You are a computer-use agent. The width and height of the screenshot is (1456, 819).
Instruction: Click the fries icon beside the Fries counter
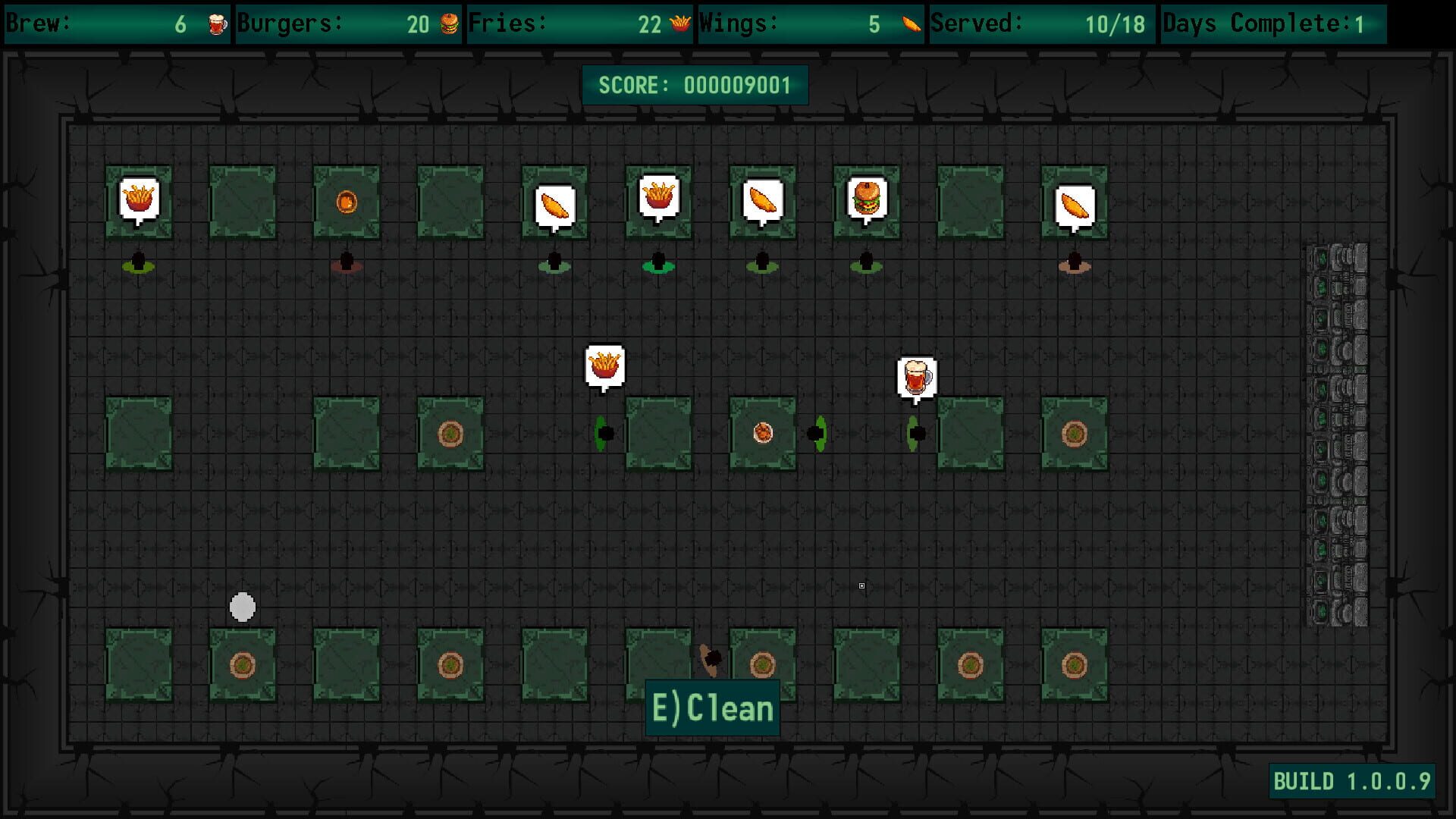click(x=679, y=24)
